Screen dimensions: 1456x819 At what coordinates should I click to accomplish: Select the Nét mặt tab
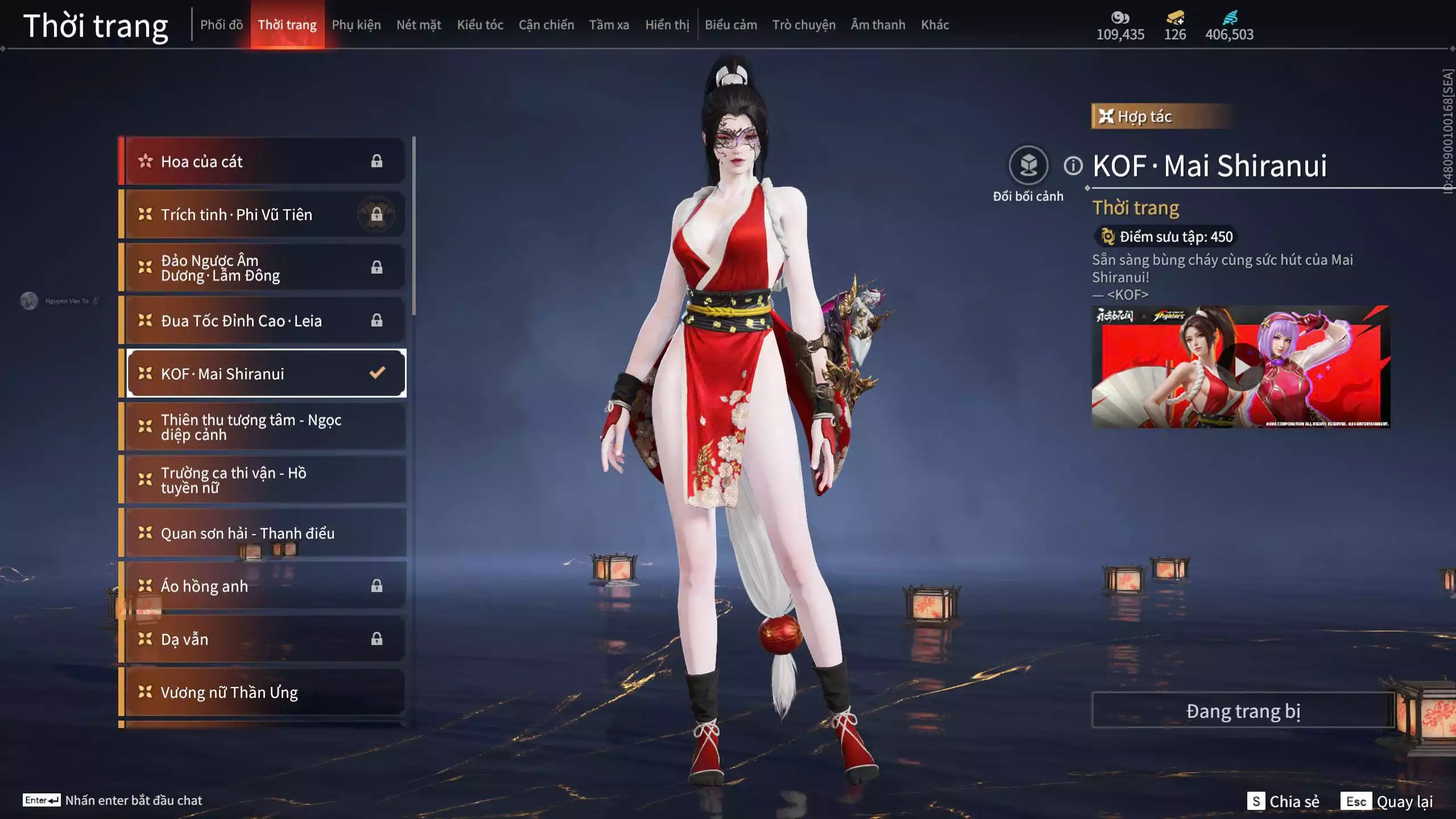(x=419, y=25)
